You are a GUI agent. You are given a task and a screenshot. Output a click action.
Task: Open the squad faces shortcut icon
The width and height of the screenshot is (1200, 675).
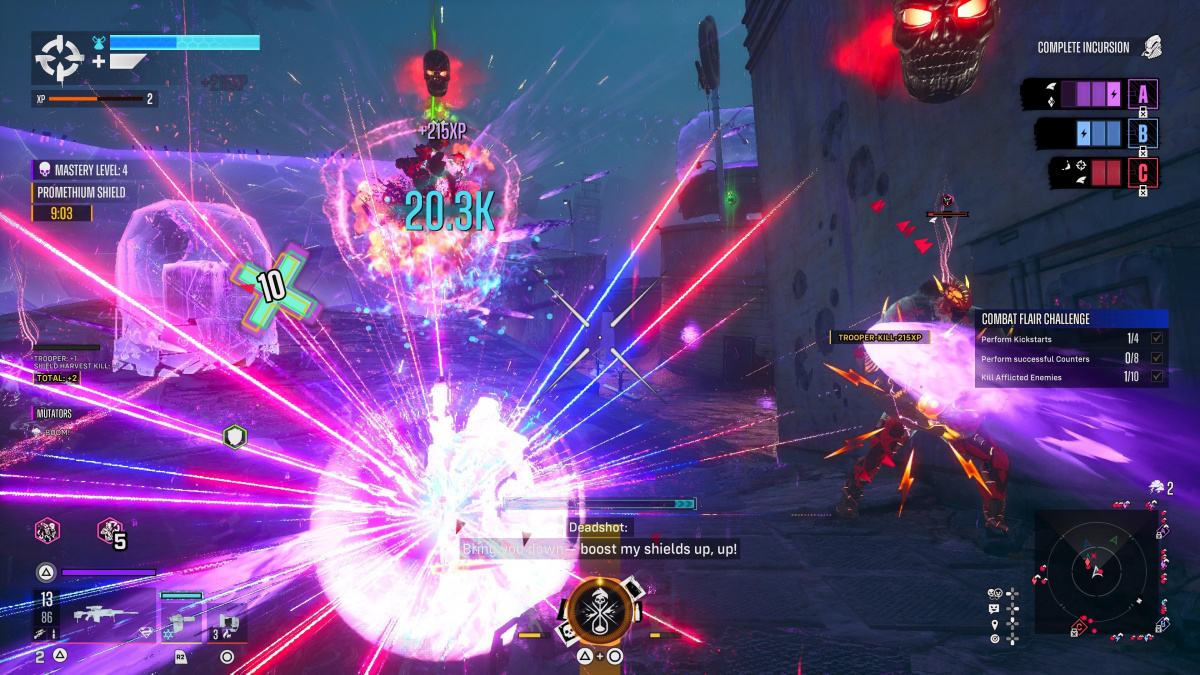pos(994,593)
